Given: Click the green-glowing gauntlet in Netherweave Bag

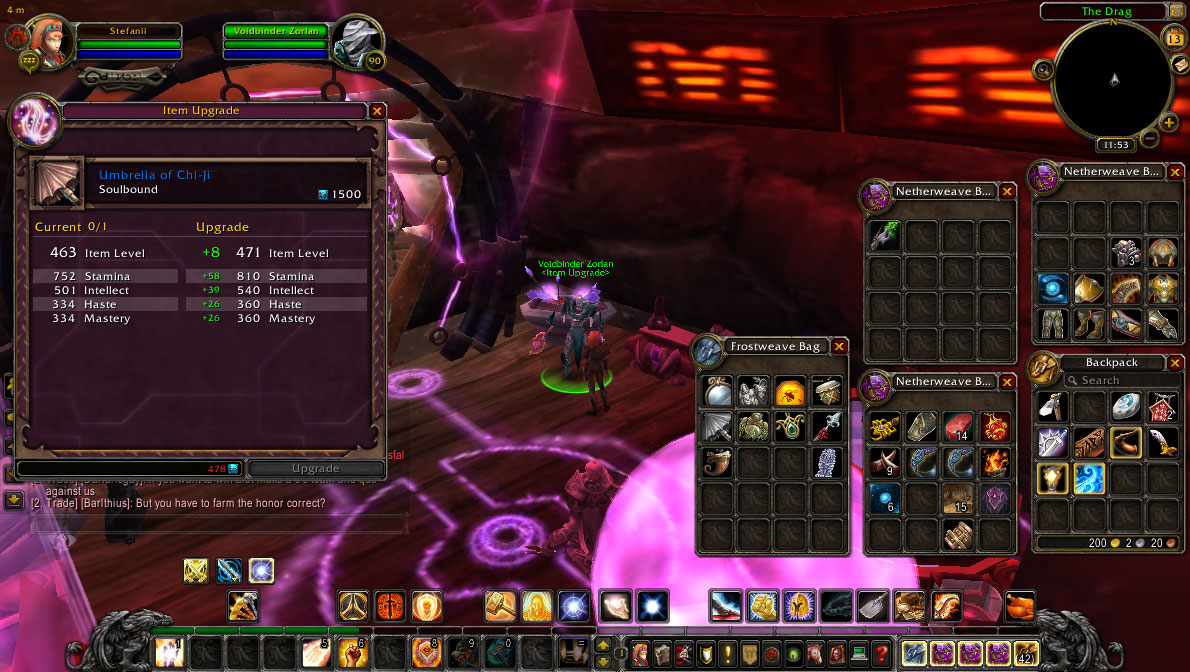Looking at the screenshot, I should (x=883, y=236).
